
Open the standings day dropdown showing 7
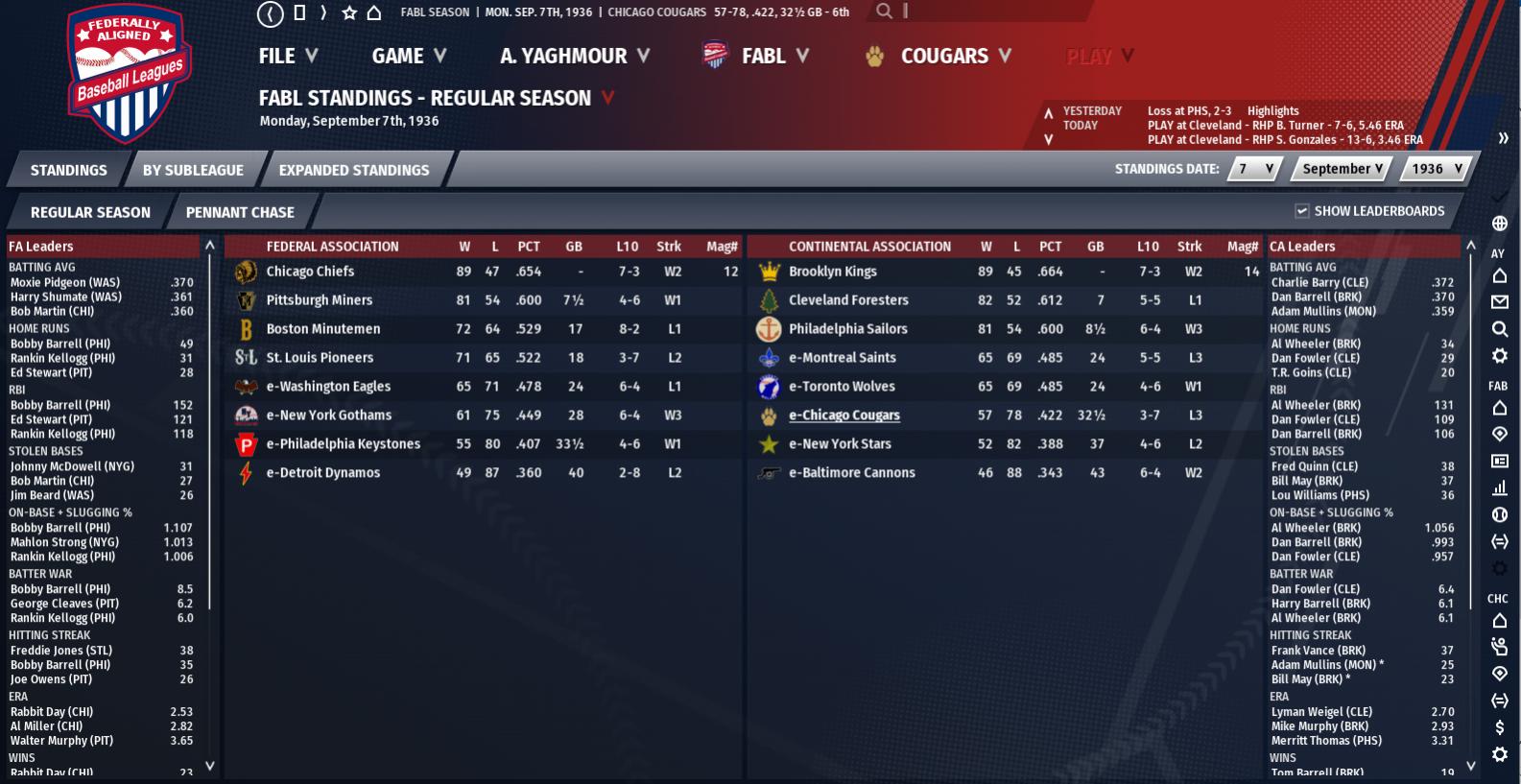point(1255,169)
